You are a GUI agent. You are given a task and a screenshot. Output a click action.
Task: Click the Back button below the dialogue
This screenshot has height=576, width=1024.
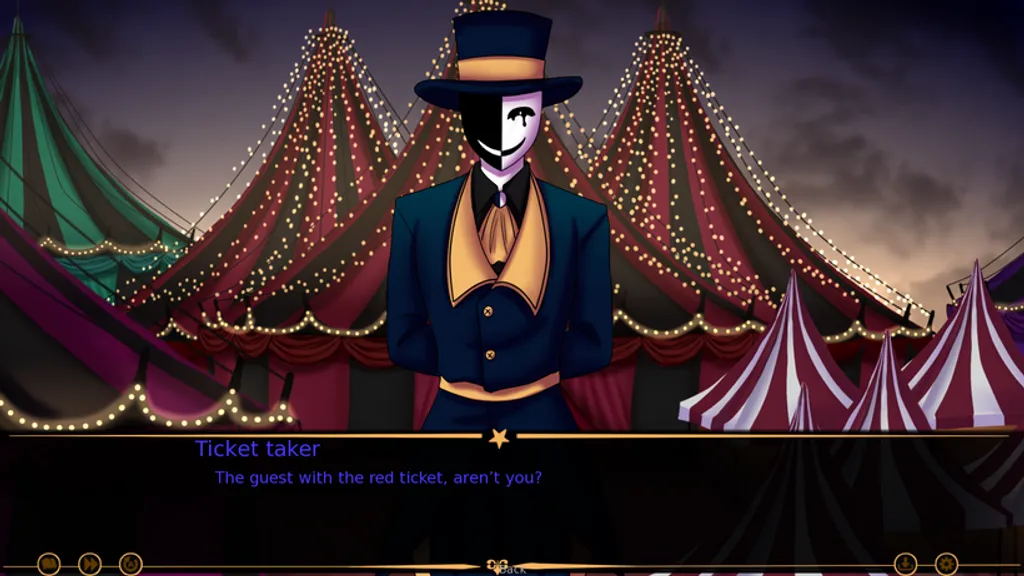[x=511, y=569]
